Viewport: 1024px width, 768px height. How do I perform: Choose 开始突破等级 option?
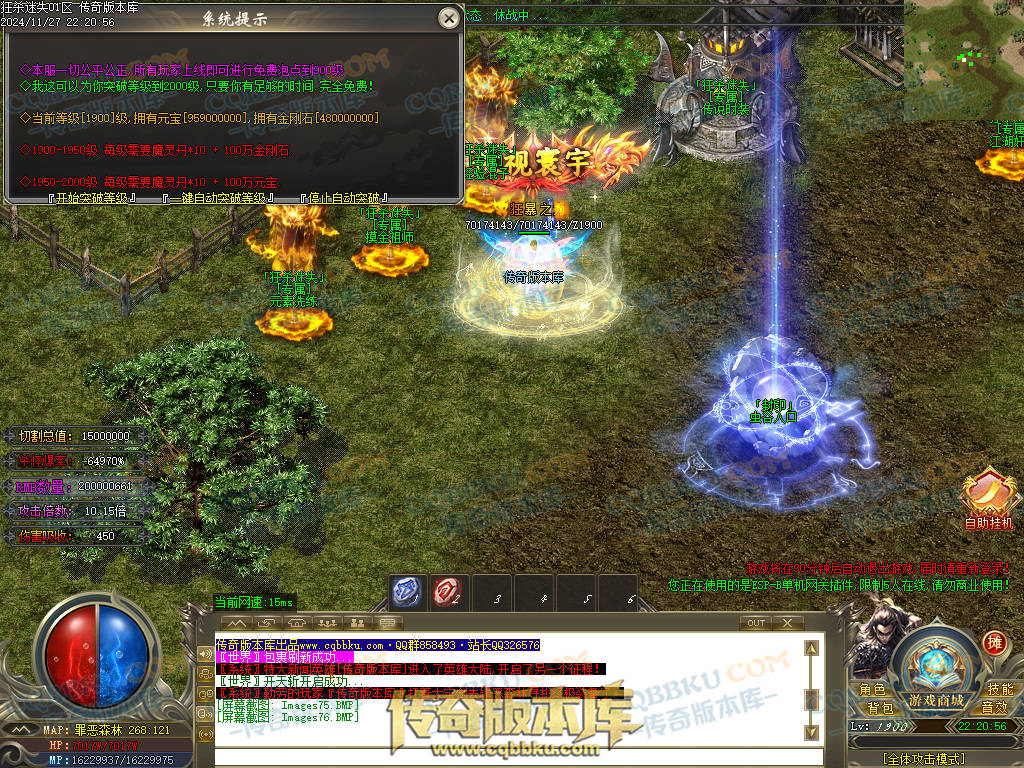click(x=92, y=198)
